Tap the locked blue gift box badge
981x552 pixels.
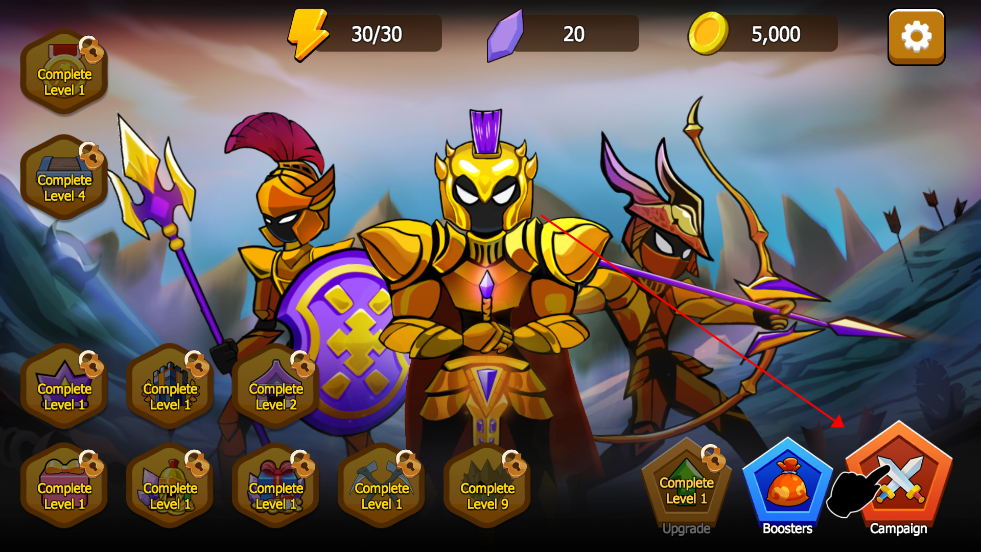click(276, 490)
